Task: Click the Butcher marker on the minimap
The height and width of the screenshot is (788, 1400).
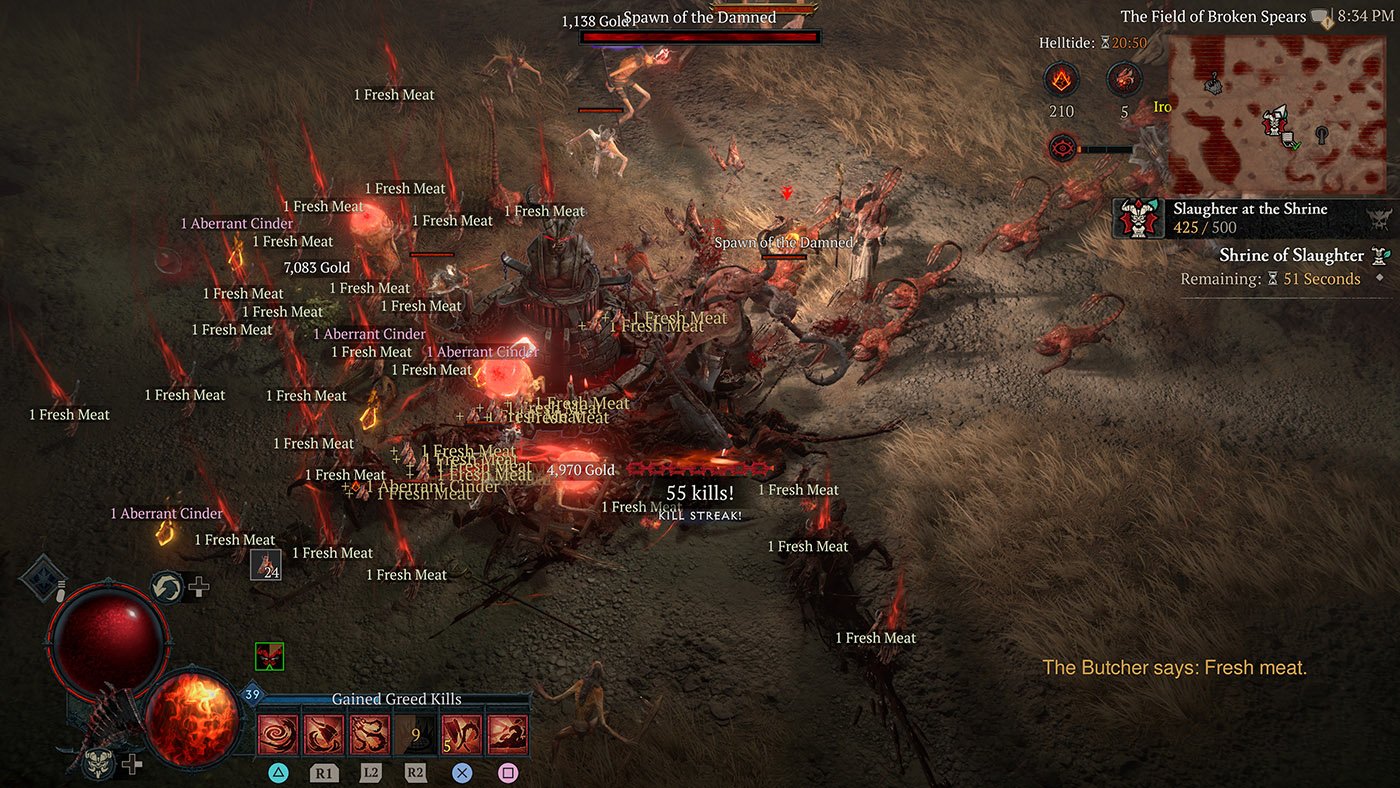Action: tap(1271, 122)
